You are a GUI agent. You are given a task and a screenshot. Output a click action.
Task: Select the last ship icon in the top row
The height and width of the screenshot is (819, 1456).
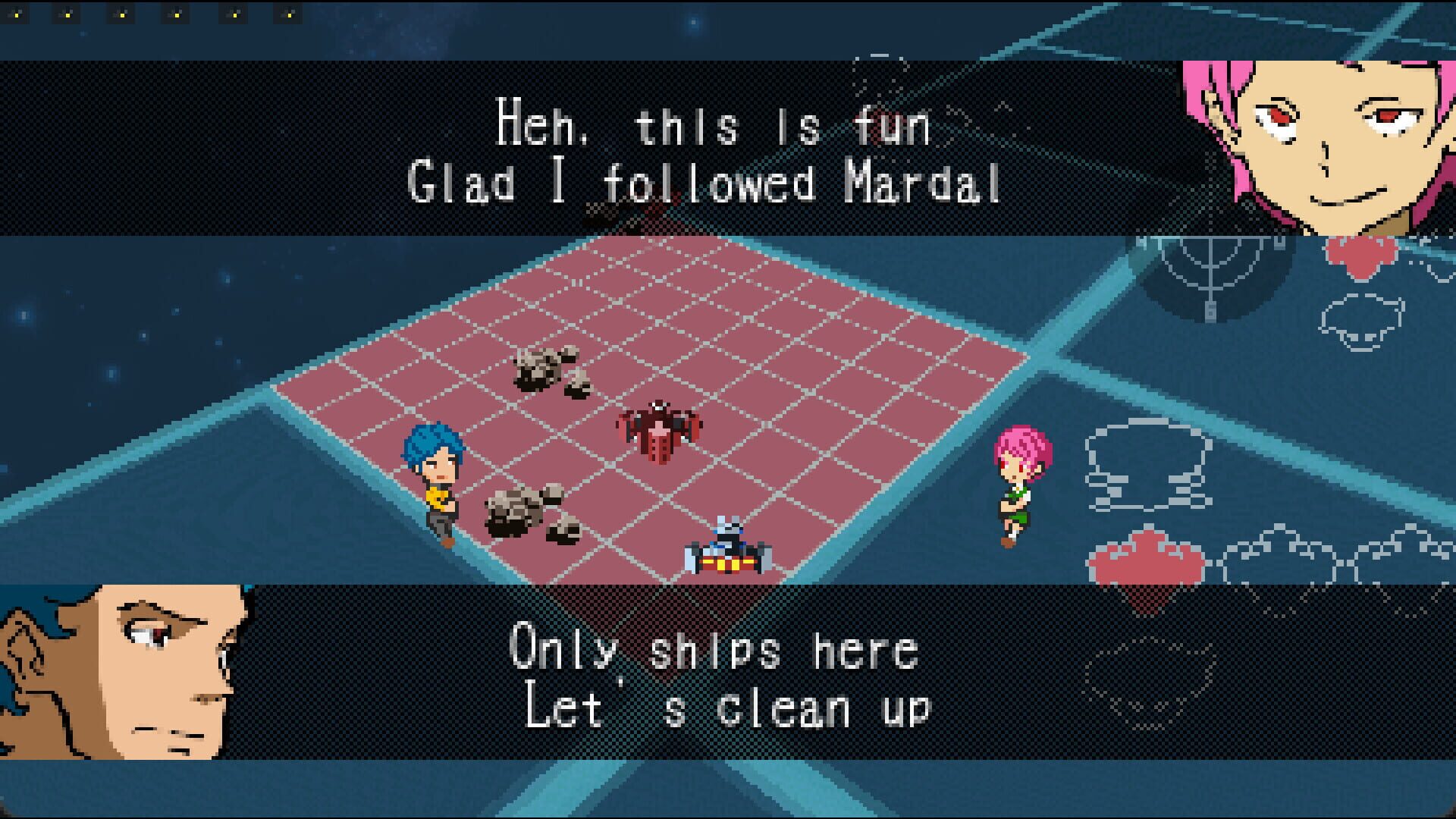290,14
